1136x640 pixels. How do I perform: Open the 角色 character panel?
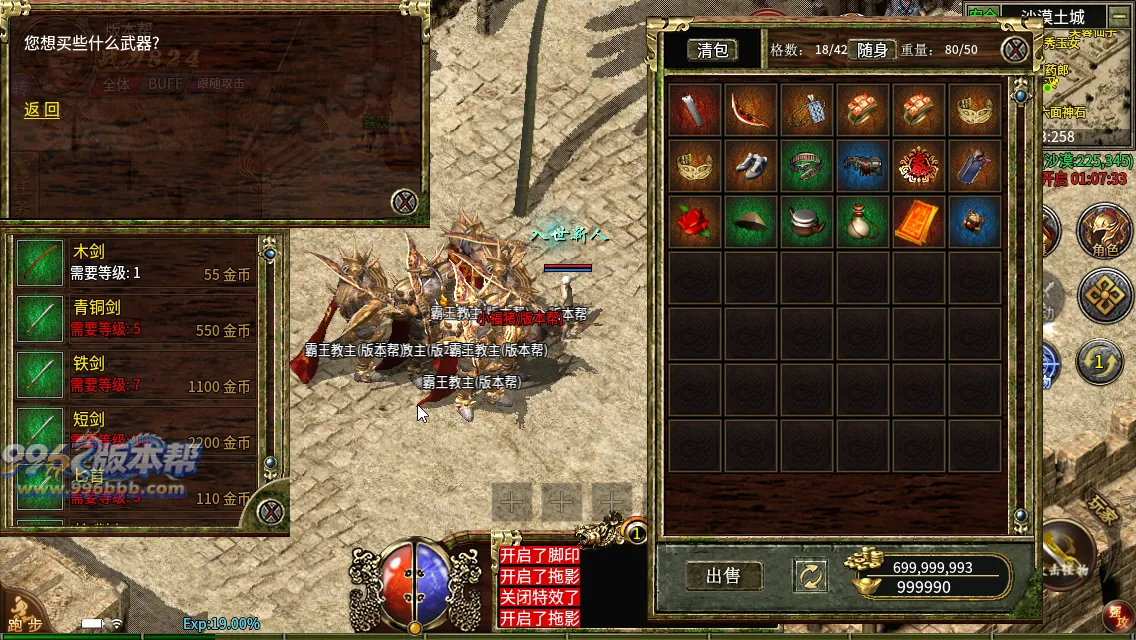tap(1104, 232)
